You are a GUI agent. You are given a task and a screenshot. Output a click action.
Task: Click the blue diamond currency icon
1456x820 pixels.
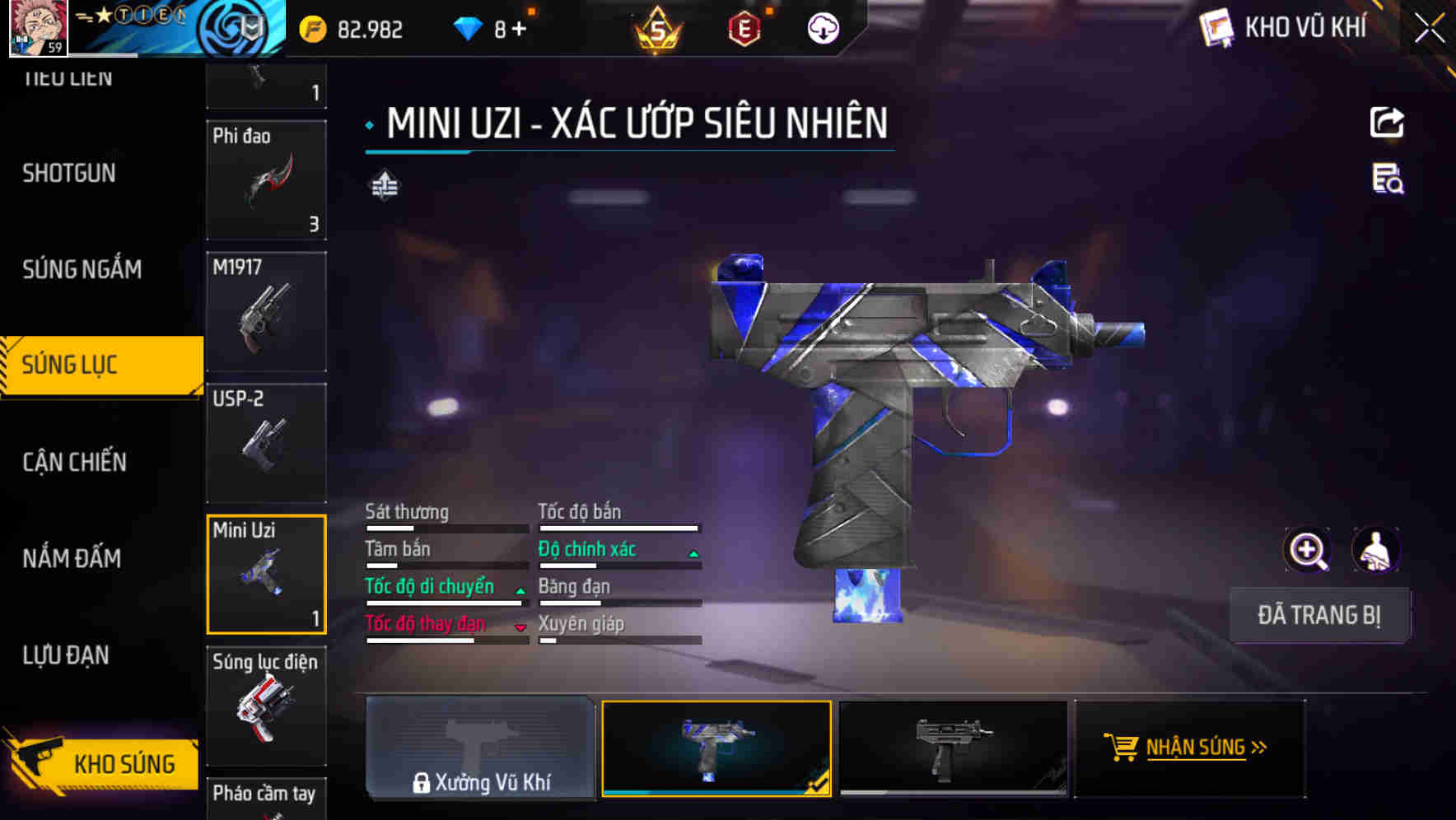pyautogui.click(x=469, y=28)
